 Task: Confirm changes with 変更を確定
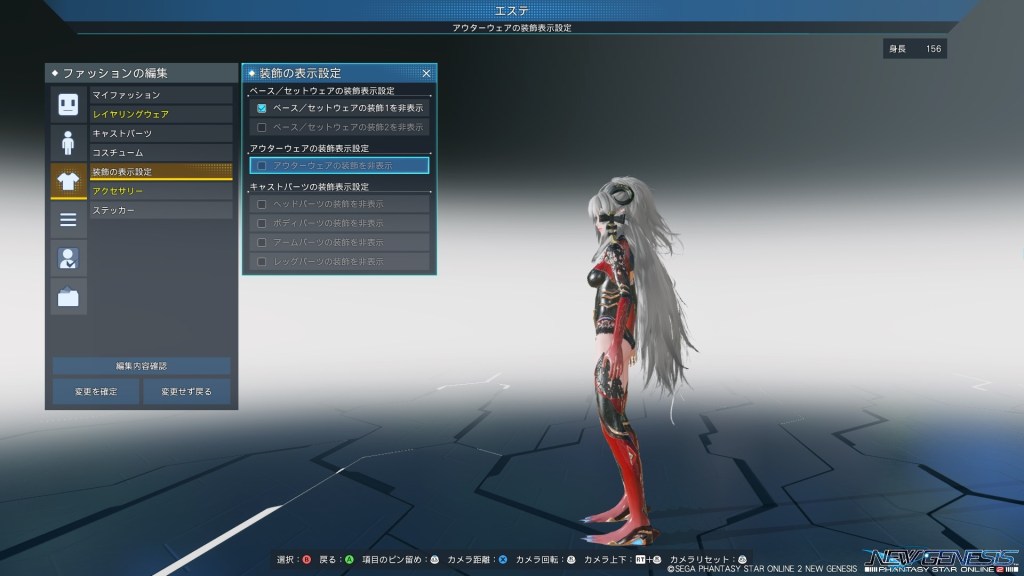tap(96, 391)
